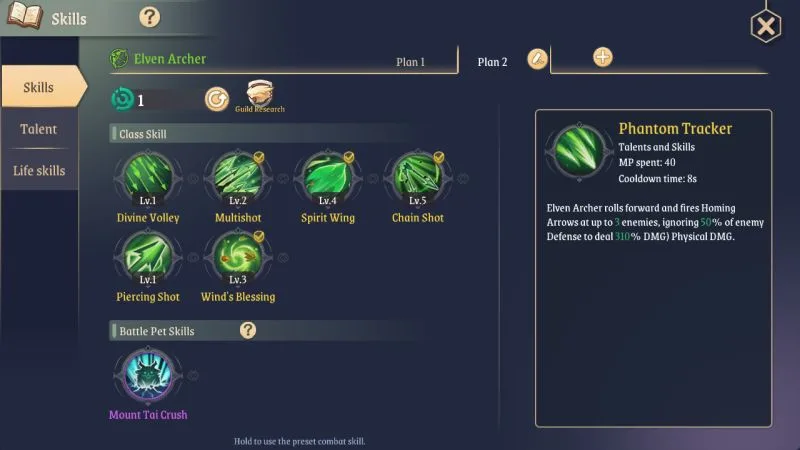800x450 pixels.
Task: Show Battle Pet Skills help
Action: (x=248, y=330)
